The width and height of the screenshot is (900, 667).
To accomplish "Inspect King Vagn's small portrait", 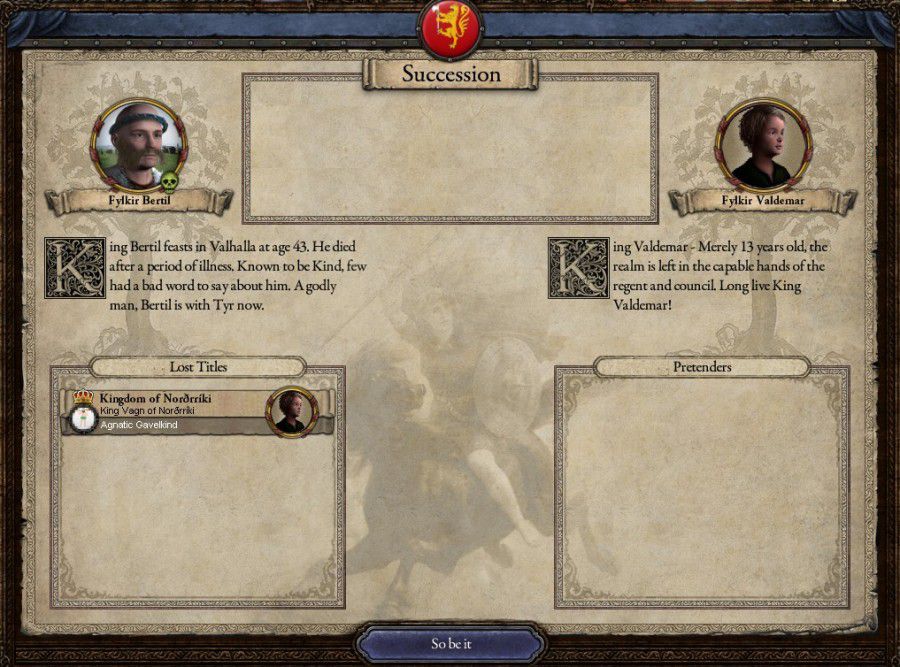I will 291,411.
